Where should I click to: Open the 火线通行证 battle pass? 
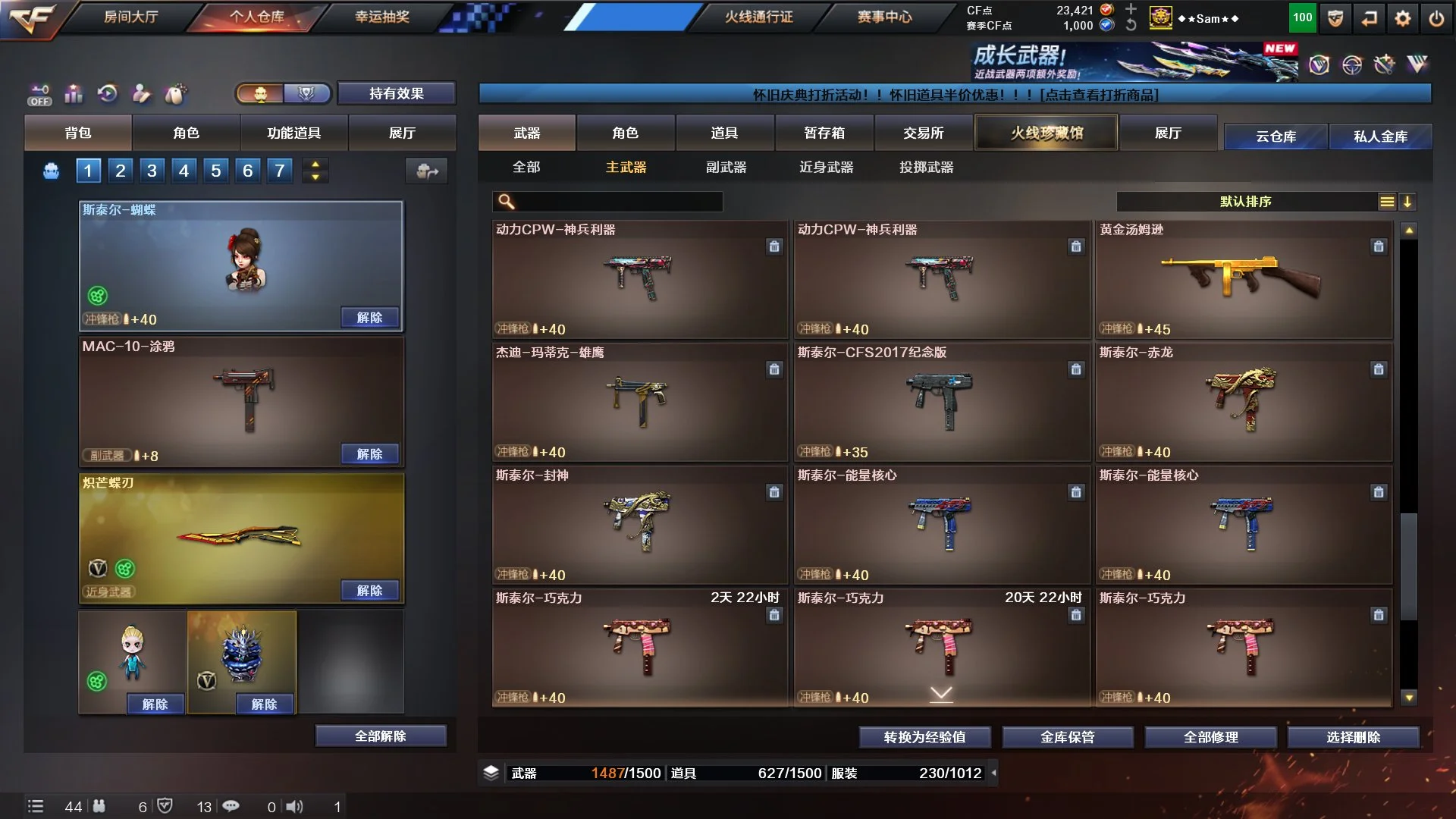click(x=758, y=17)
